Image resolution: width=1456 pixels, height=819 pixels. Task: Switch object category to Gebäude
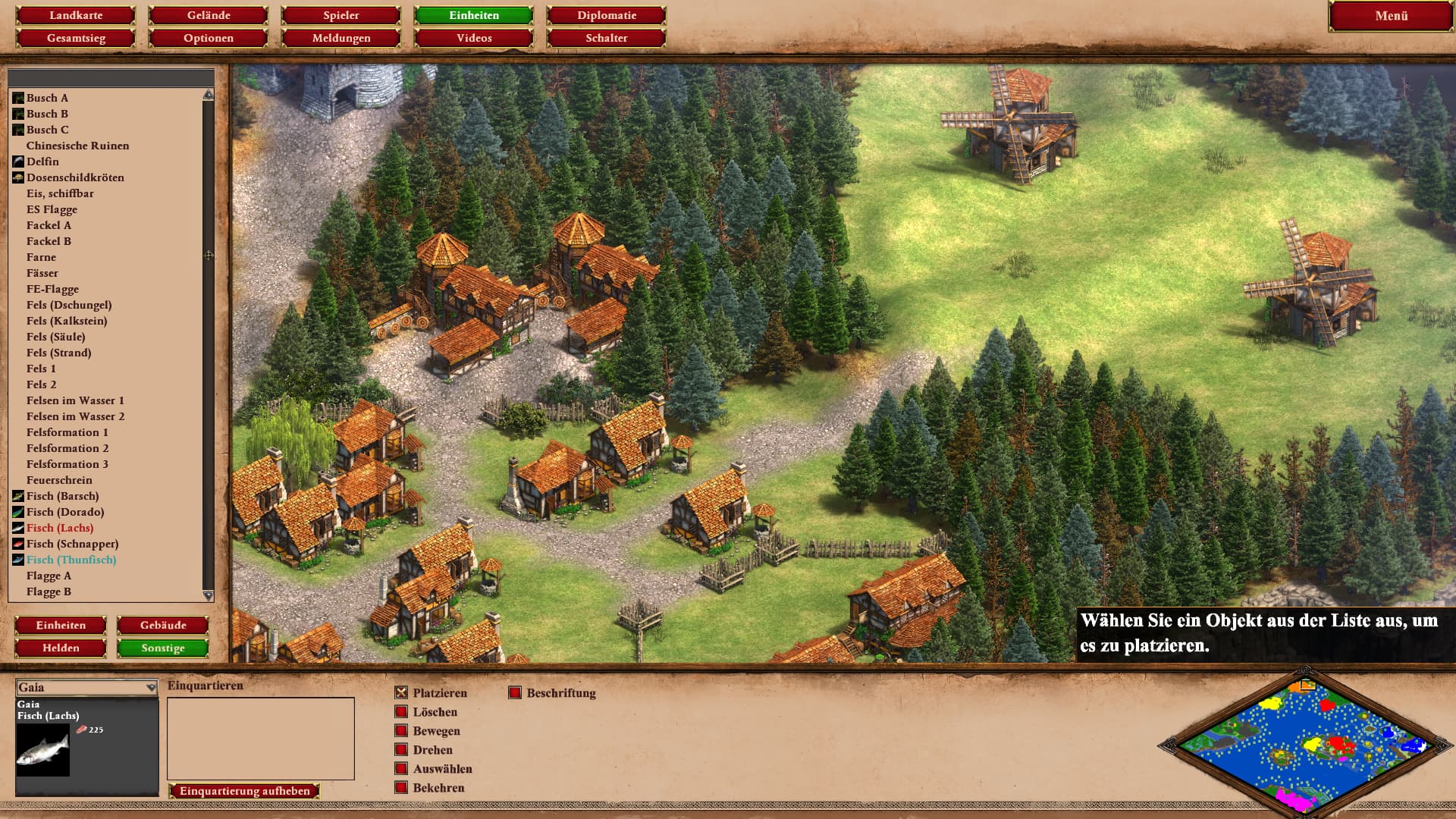[163, 626]
